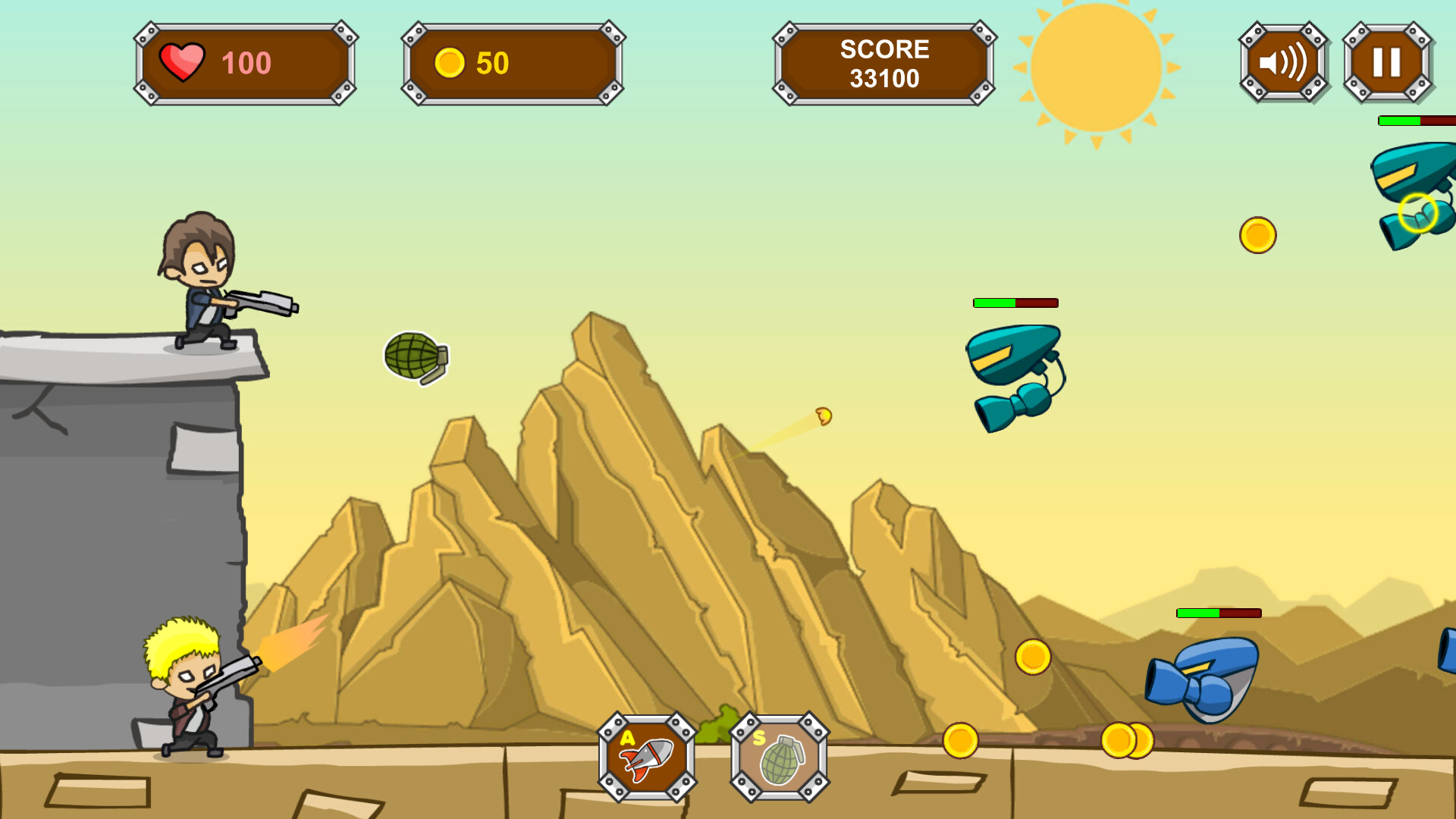Toggle the speaker audio control

click(1282, 62)
